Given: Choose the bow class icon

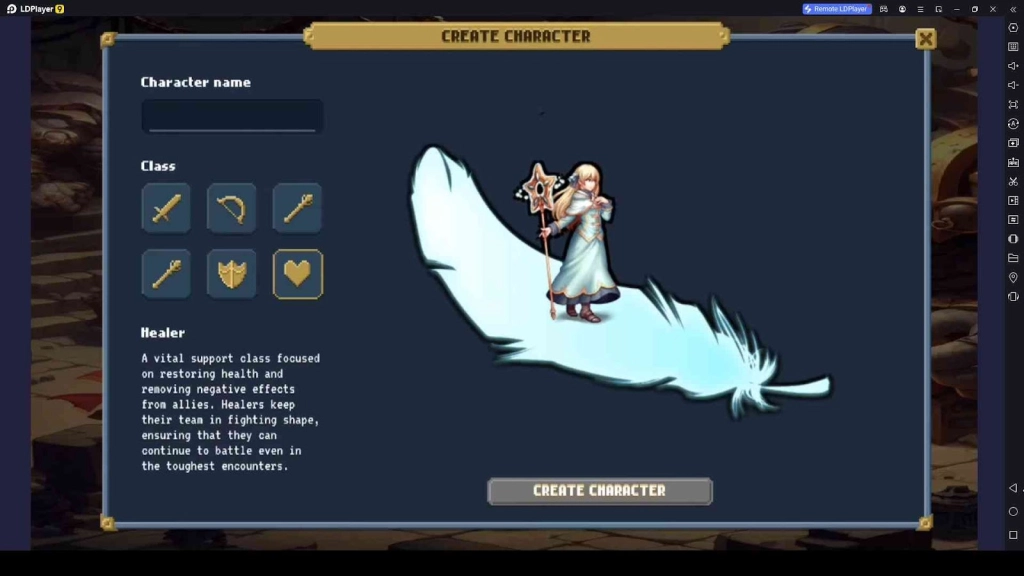Looking at the screenshot, I should coord(232,208).
